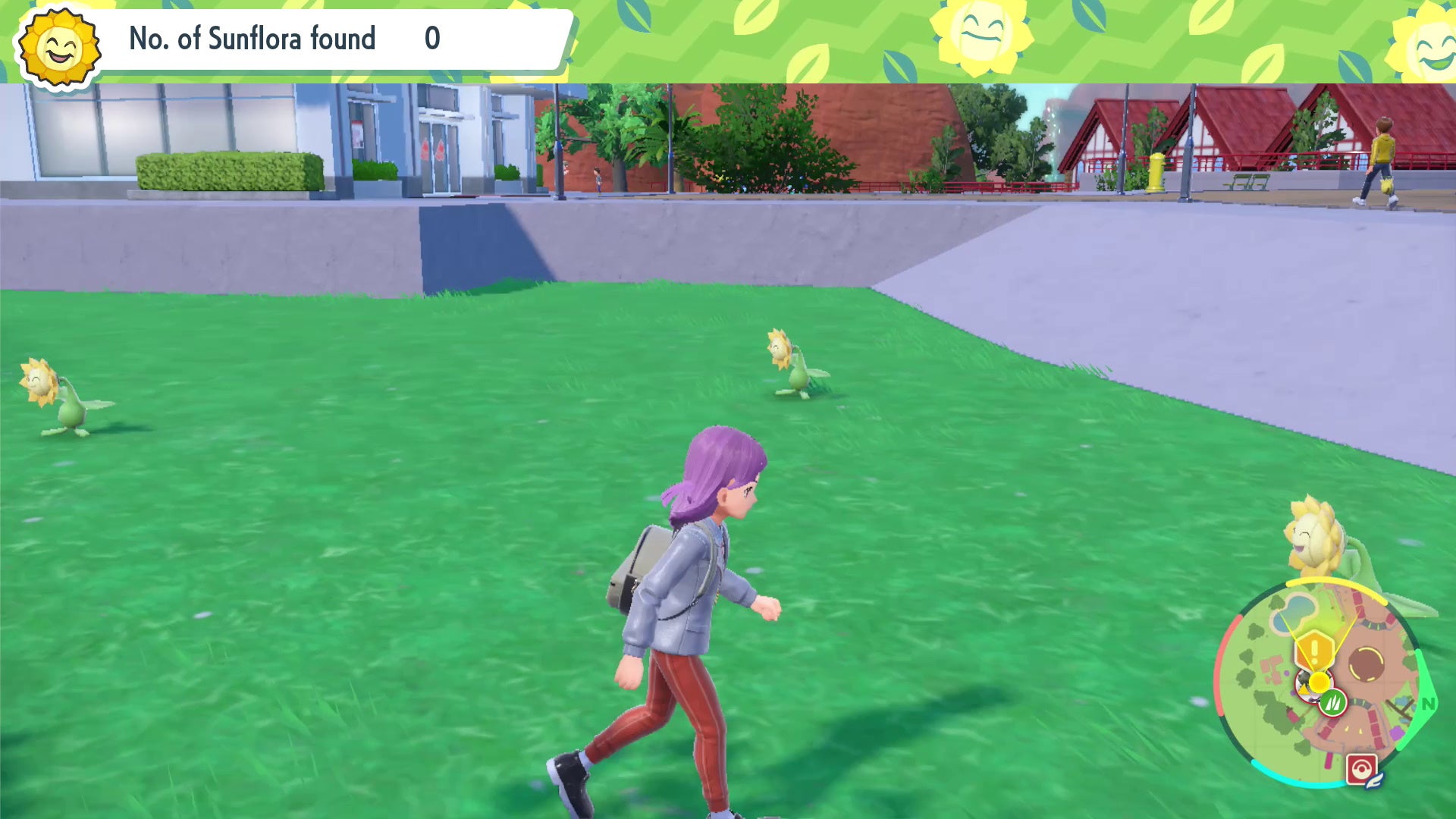1456x819 pixels.
Task: Select the 'No. of Sunflora found' header
Action: click(x=252, y=38)
